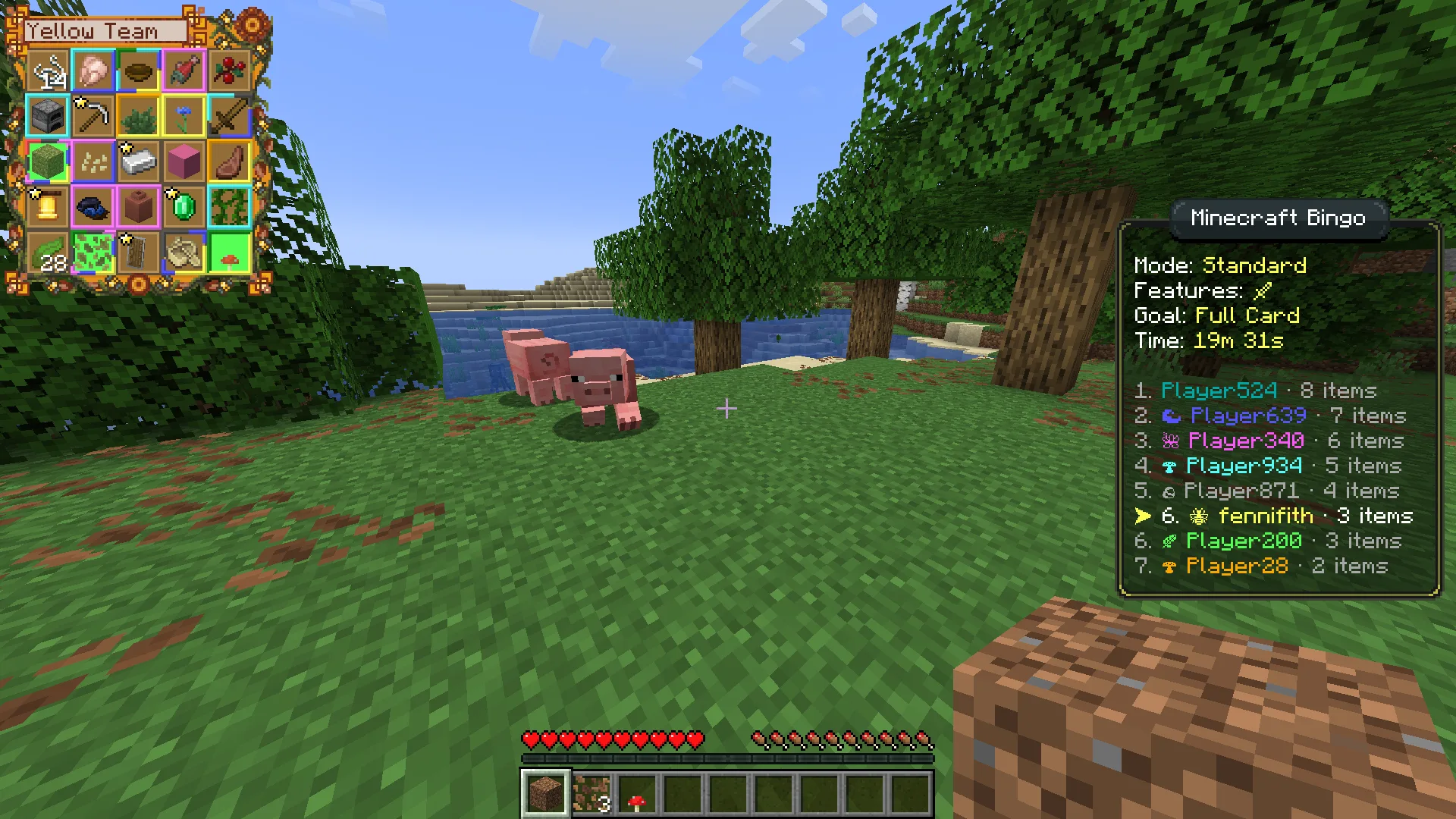This screenshot has width=1456, height=819.
Task: Select the sweet berries bingo item
Action: (x=231, y=71)
